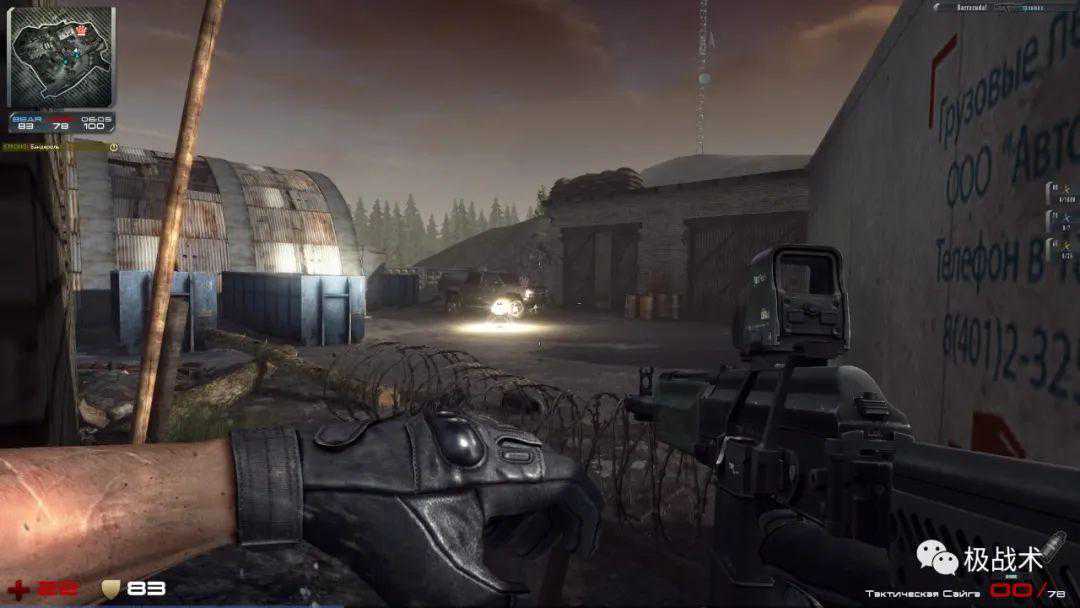
Task: Click the armor shield icon
Action: click(109, 589)
